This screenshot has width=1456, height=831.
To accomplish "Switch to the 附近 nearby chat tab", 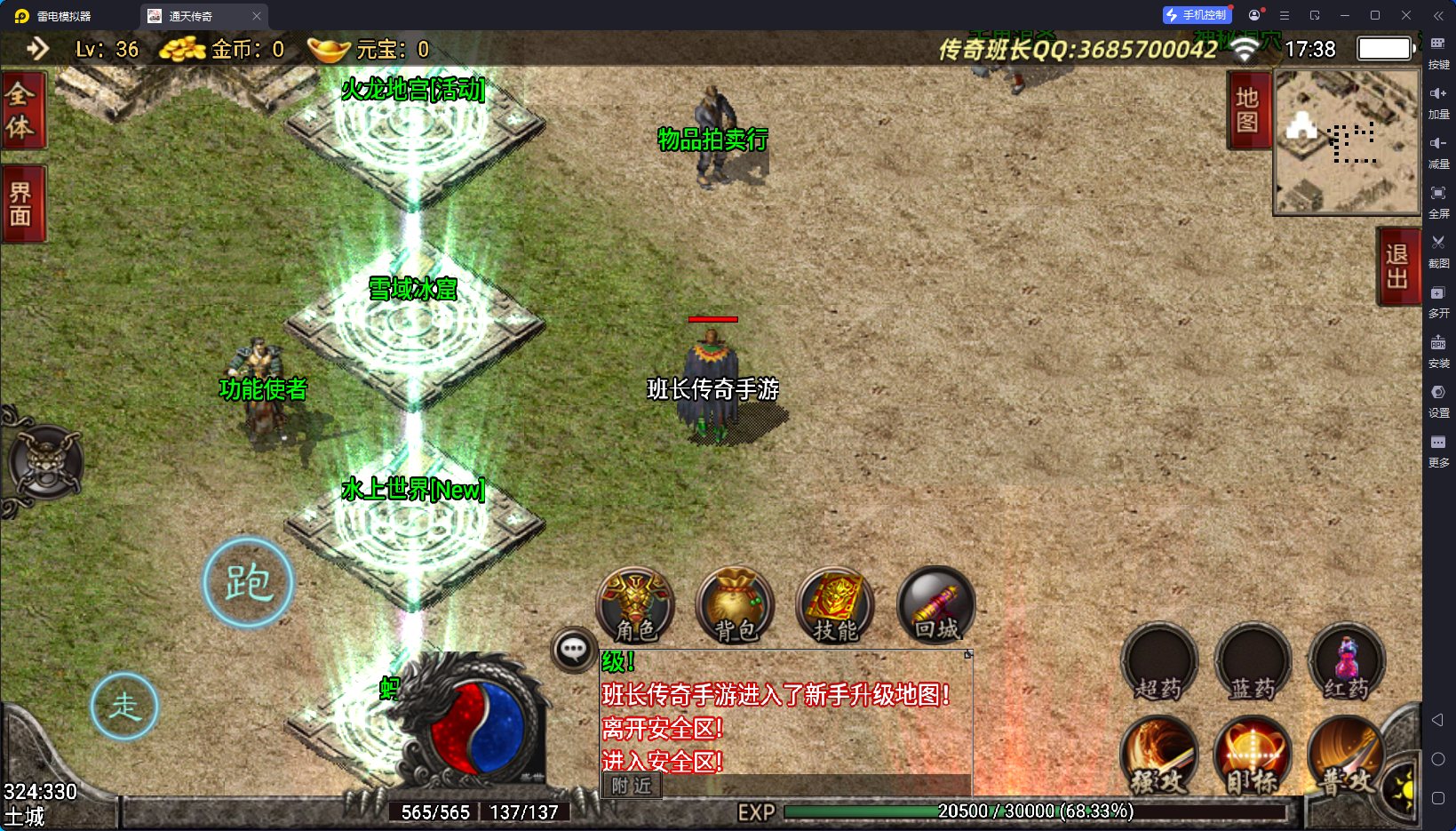I will [632, 786].
